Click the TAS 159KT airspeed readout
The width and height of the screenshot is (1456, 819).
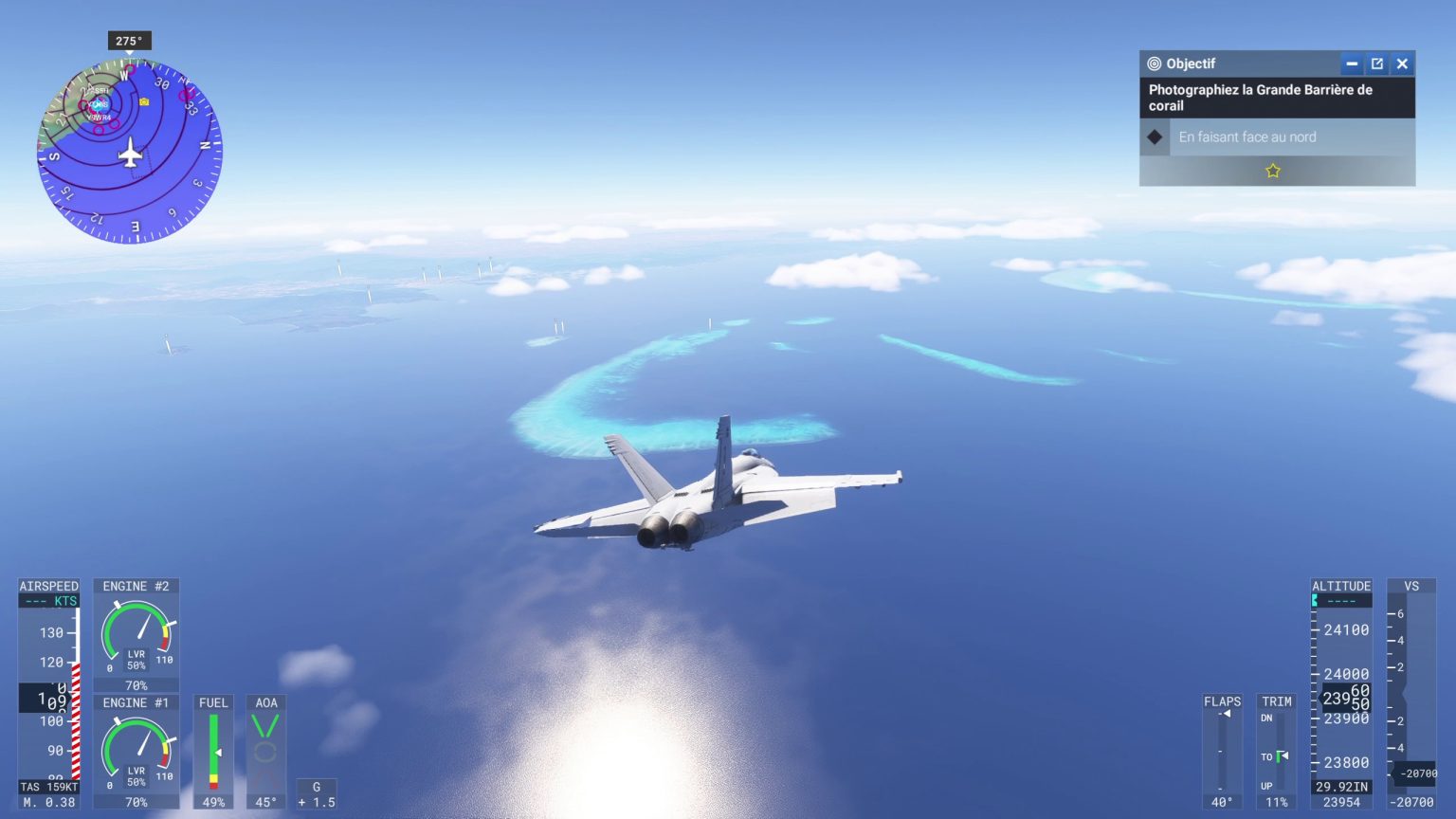(x=48, y=787)
